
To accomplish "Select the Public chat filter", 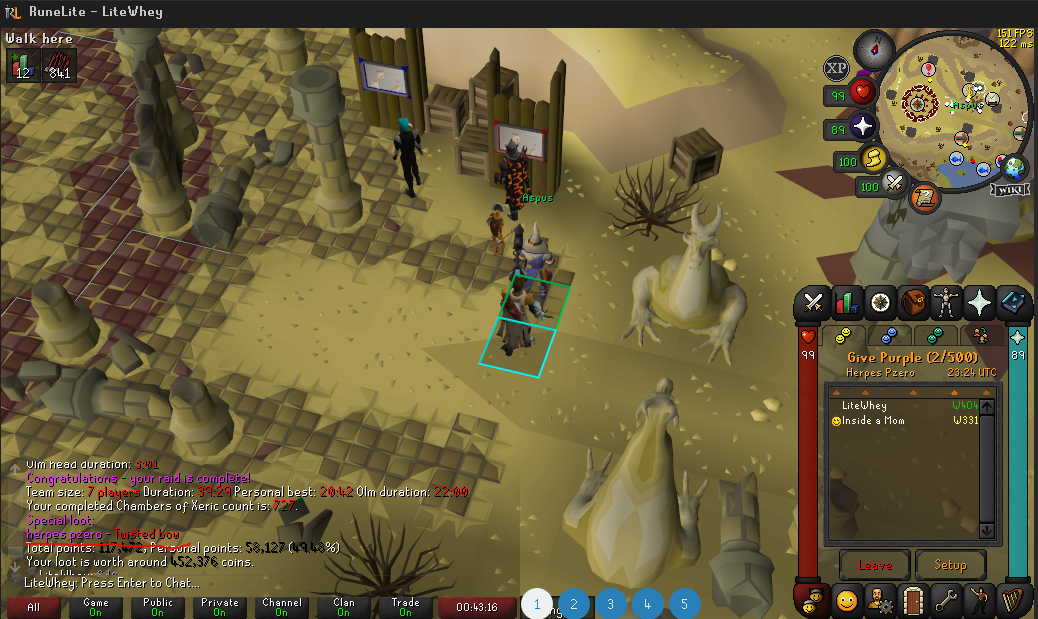I will coord(157,607).
